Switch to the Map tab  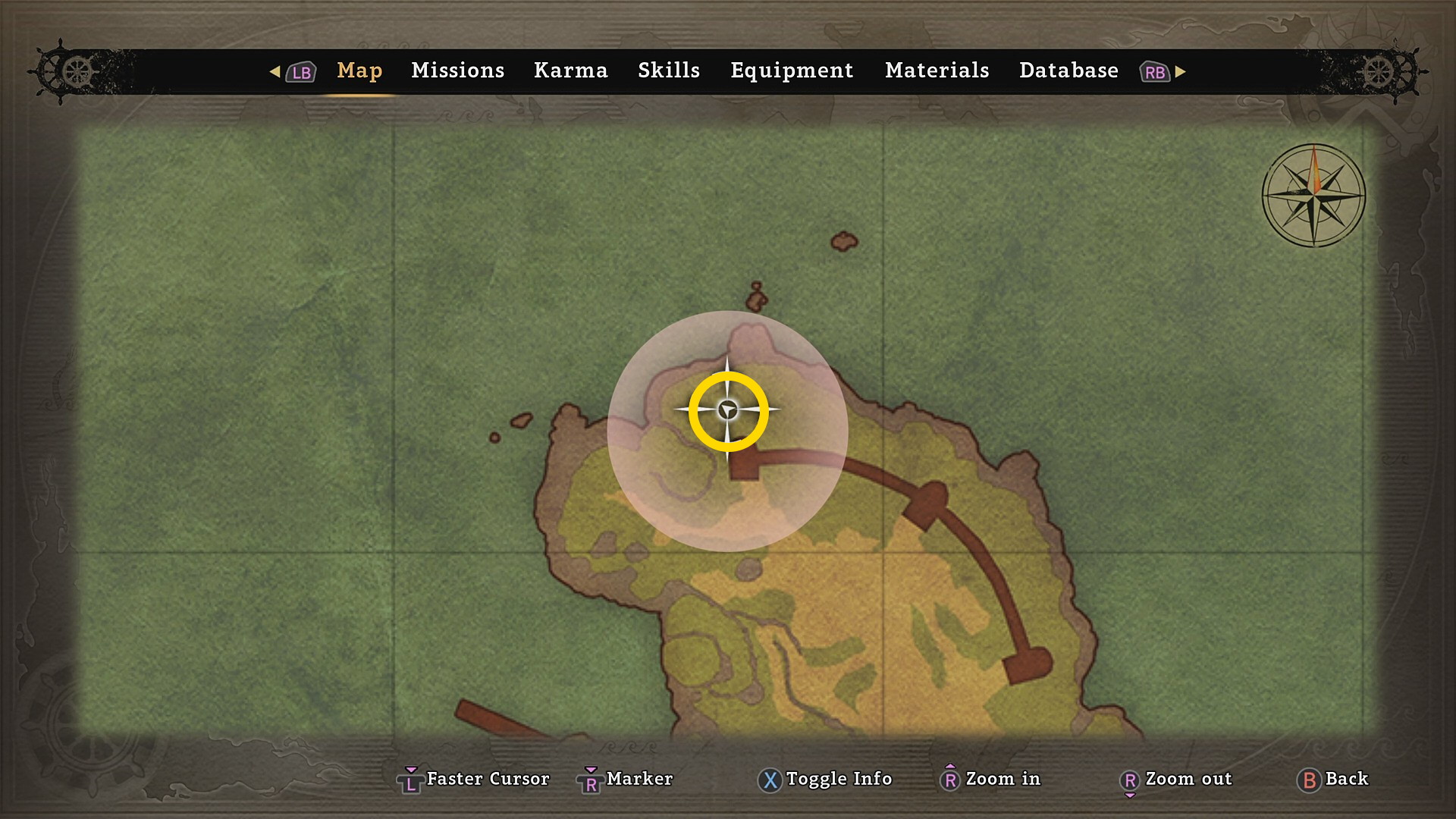coord(359,71)
